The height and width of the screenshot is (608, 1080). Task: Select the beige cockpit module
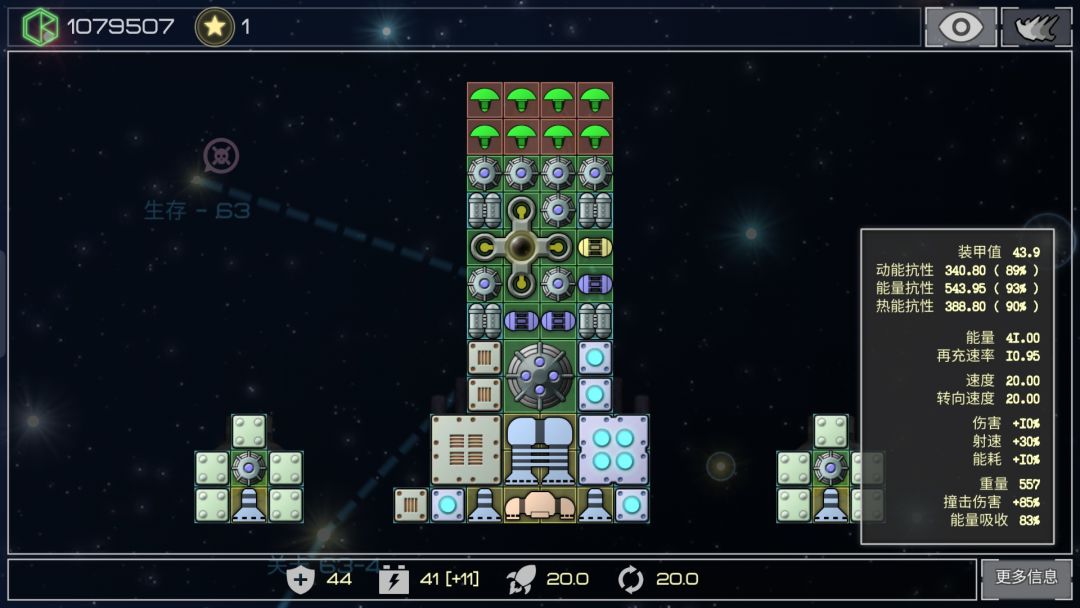pyautogui.click(x=540, y=505)
